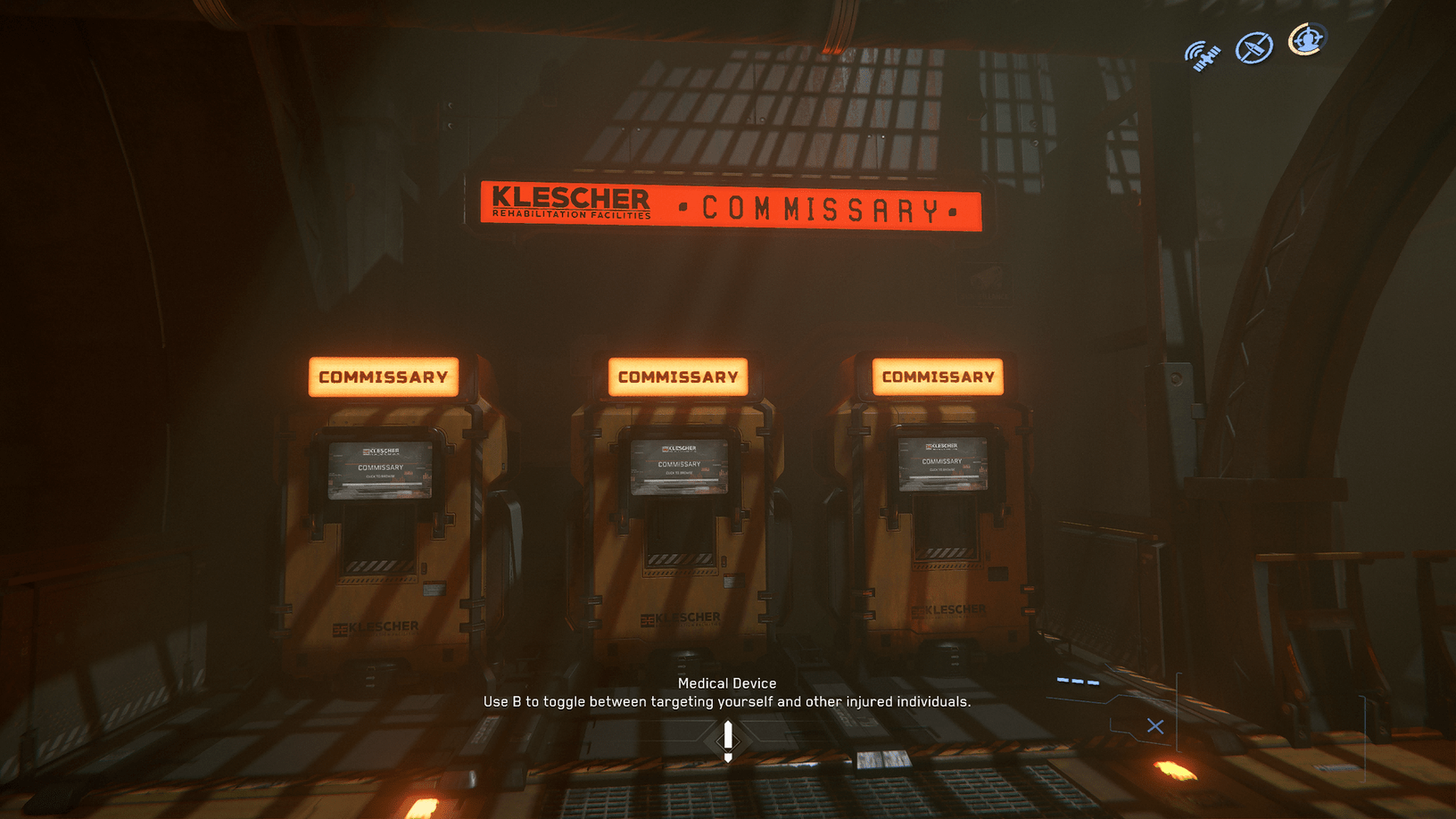Click the blue dashed status indicators bottom right

(x=1080, y=679)
